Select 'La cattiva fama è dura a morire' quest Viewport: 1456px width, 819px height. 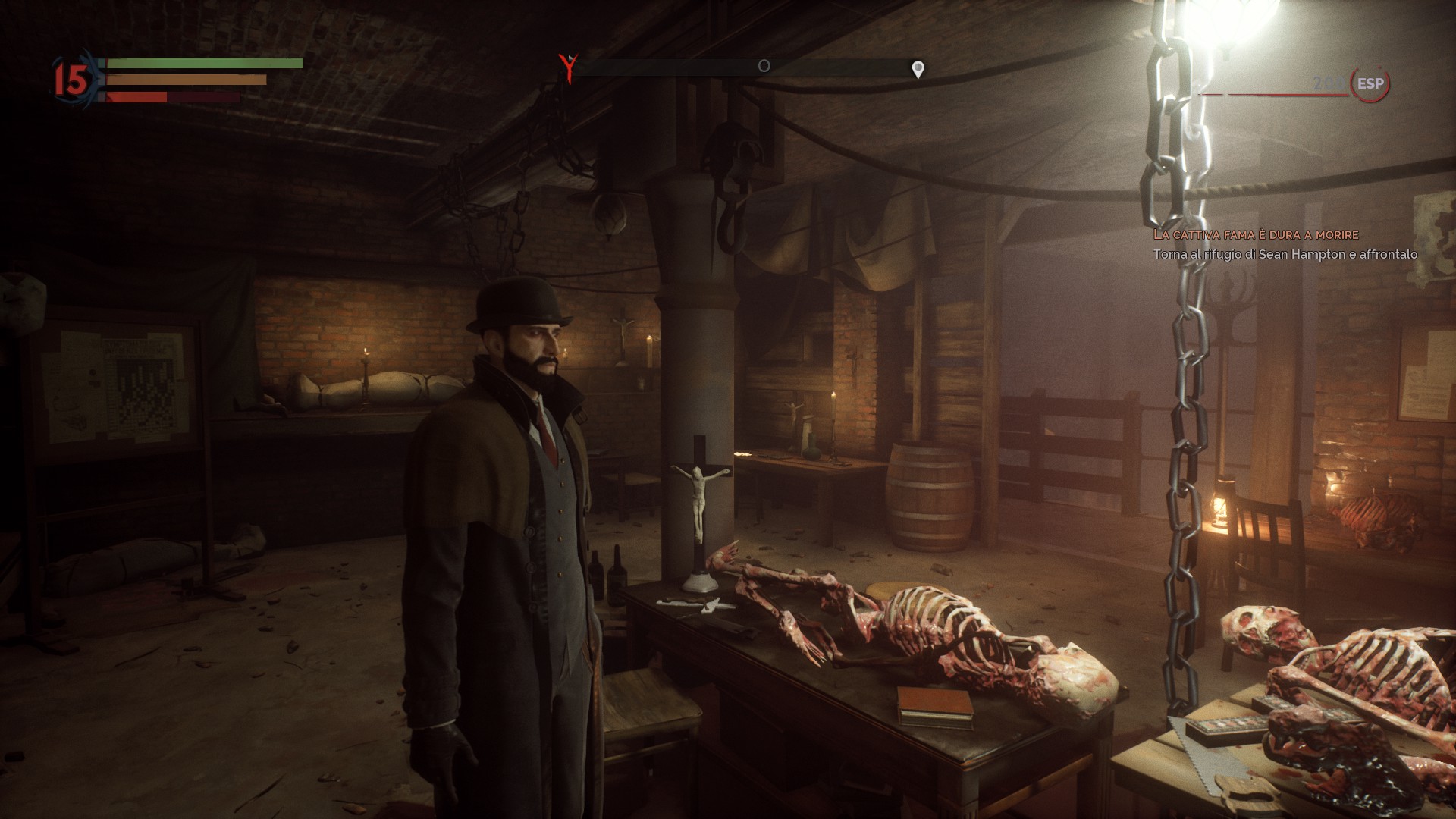pyautogui.click(x=1255, y=235)
